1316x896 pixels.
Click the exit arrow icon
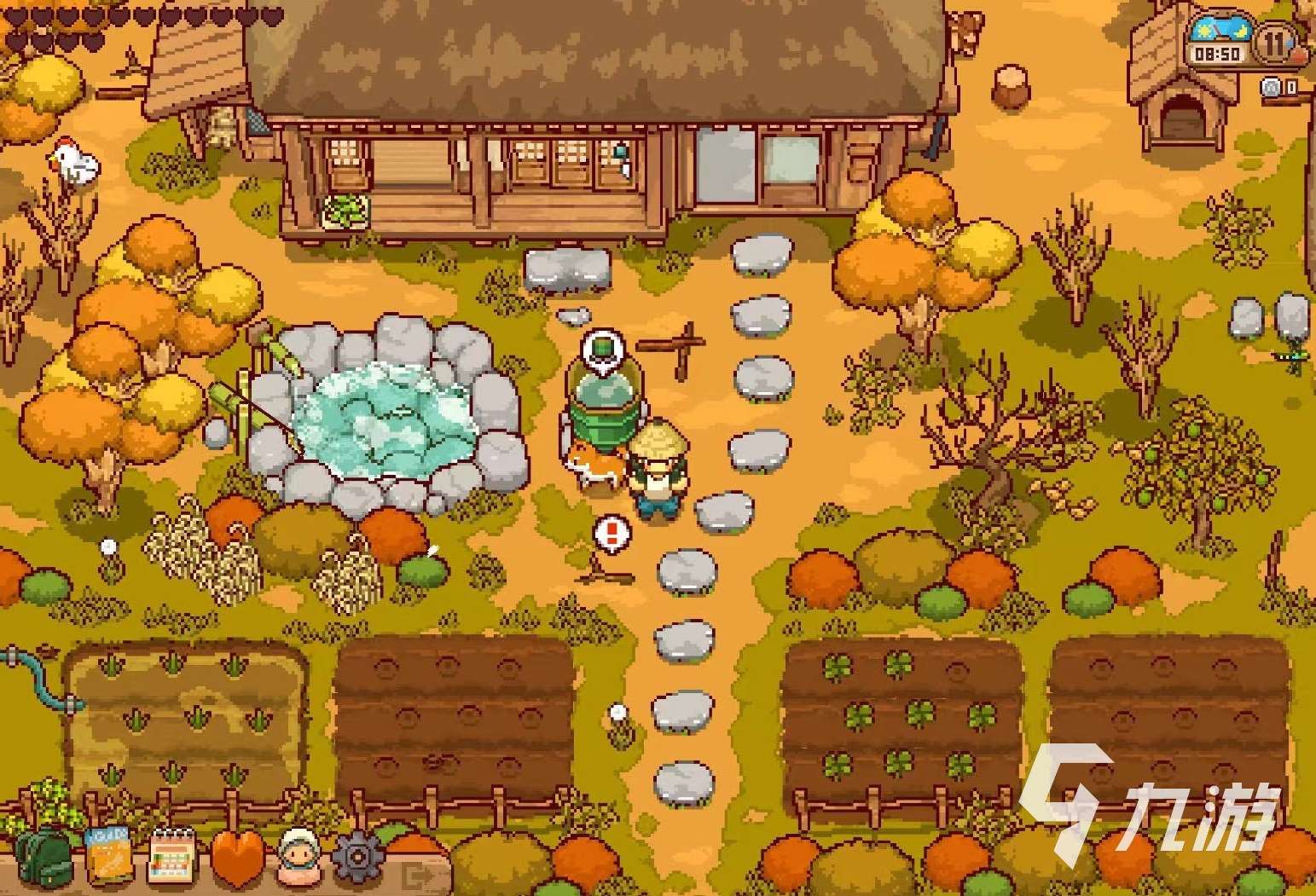419,875
